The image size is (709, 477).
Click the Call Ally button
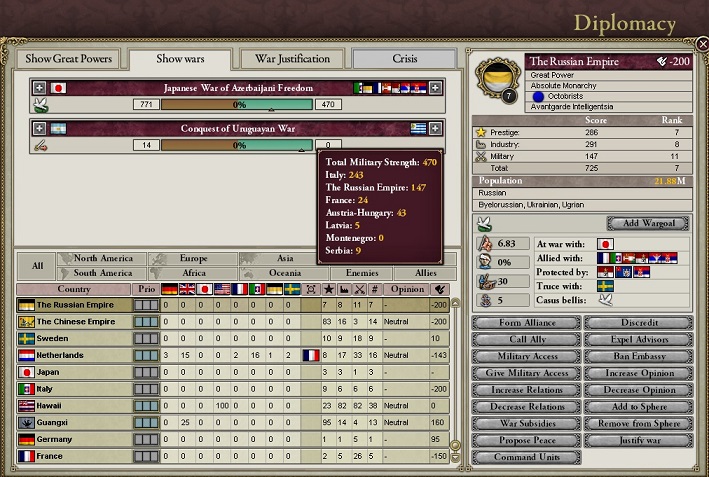tap(525, 340)
